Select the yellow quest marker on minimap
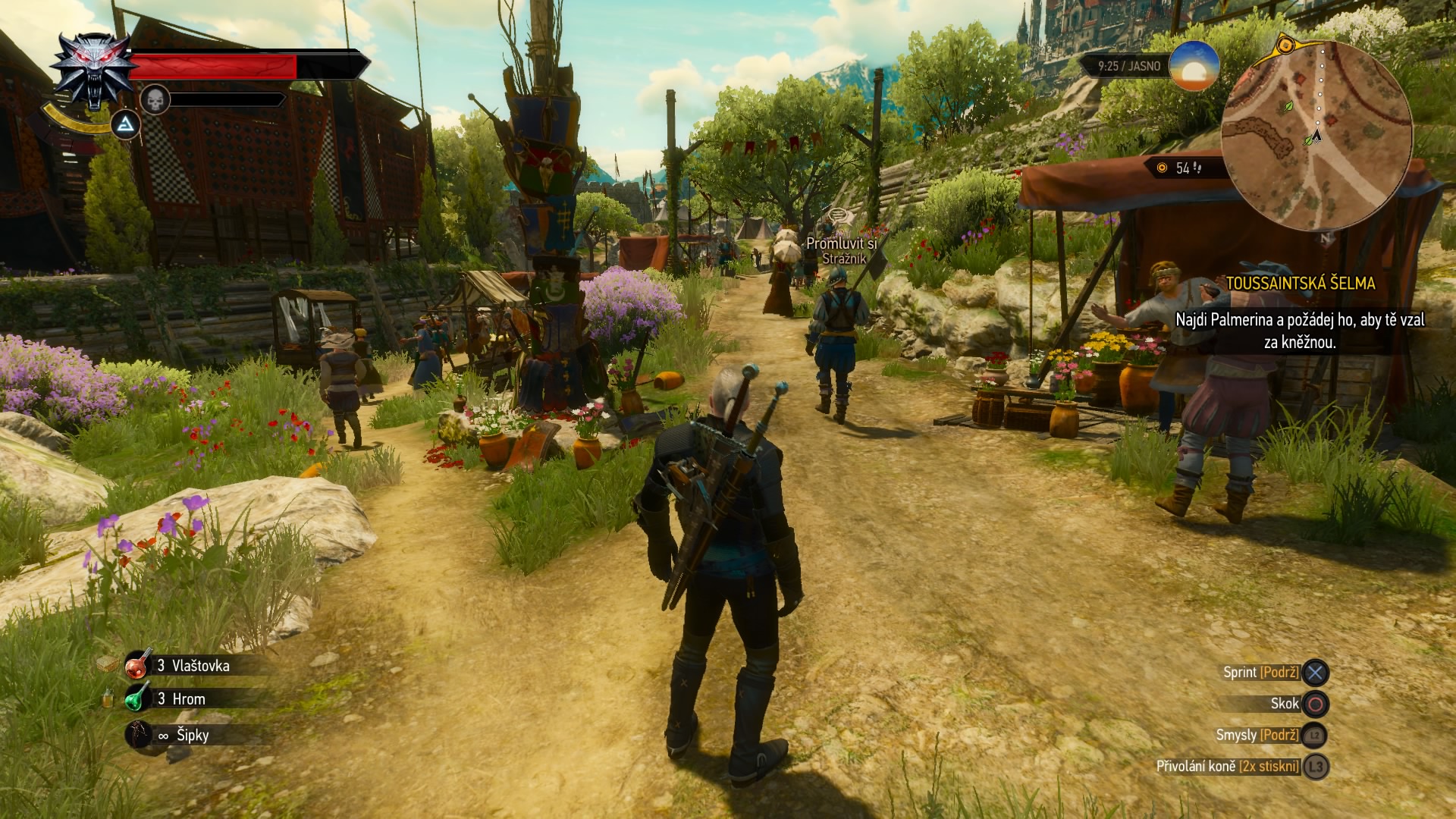The height and width of the screenshot is (819, 1456). 1285,45
